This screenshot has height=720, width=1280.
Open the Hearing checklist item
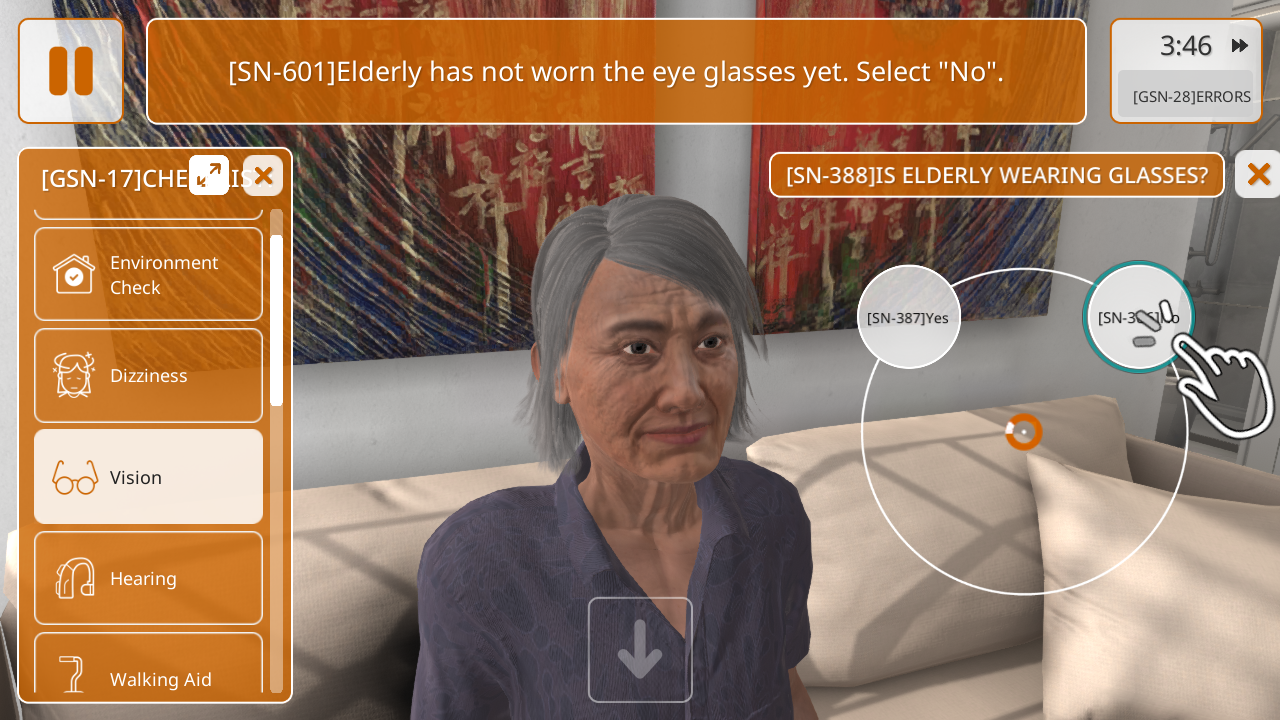click(x=148, y=578)
